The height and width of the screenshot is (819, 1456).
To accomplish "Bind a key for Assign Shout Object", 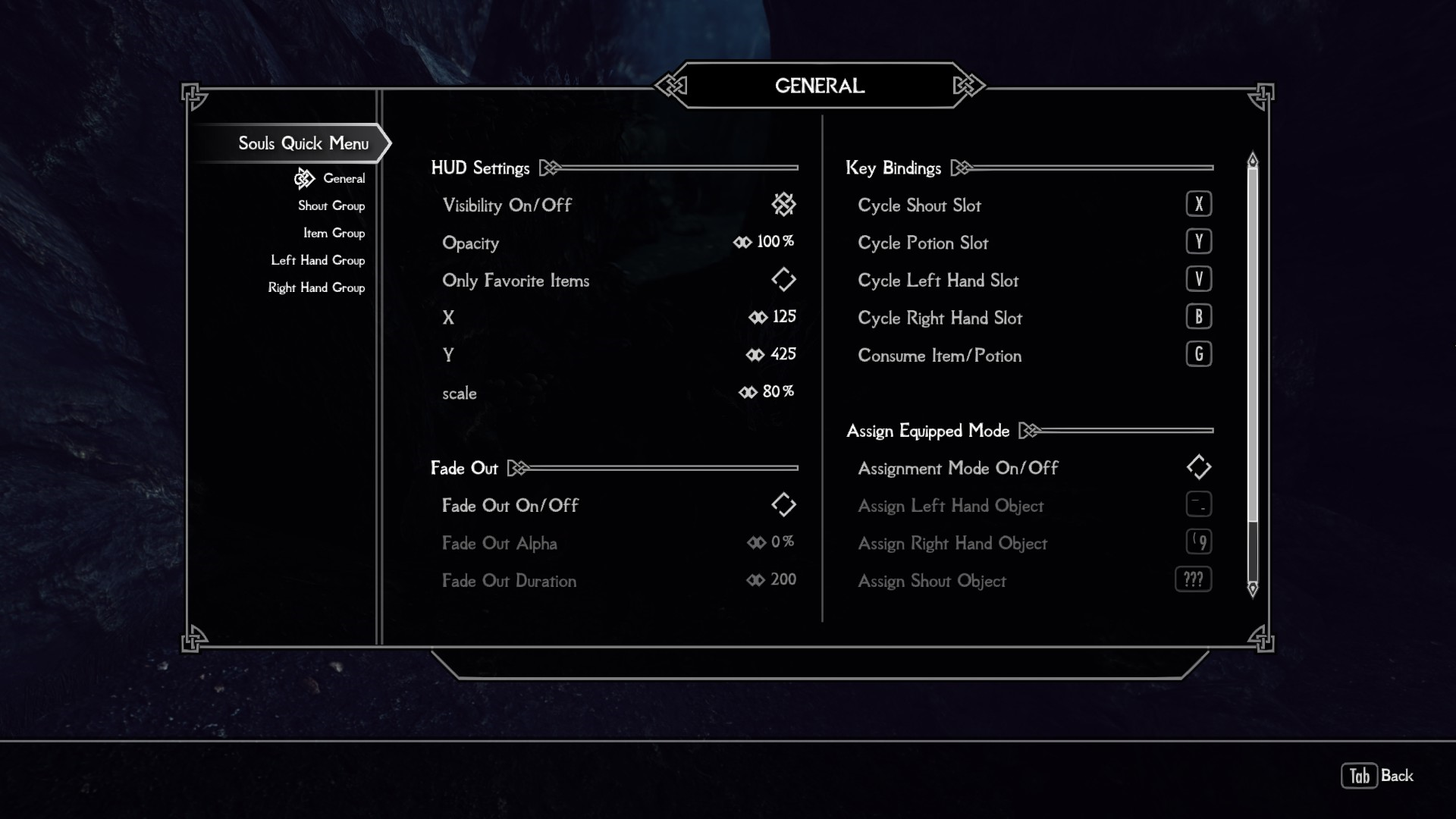I will (x=1194, y=579).
